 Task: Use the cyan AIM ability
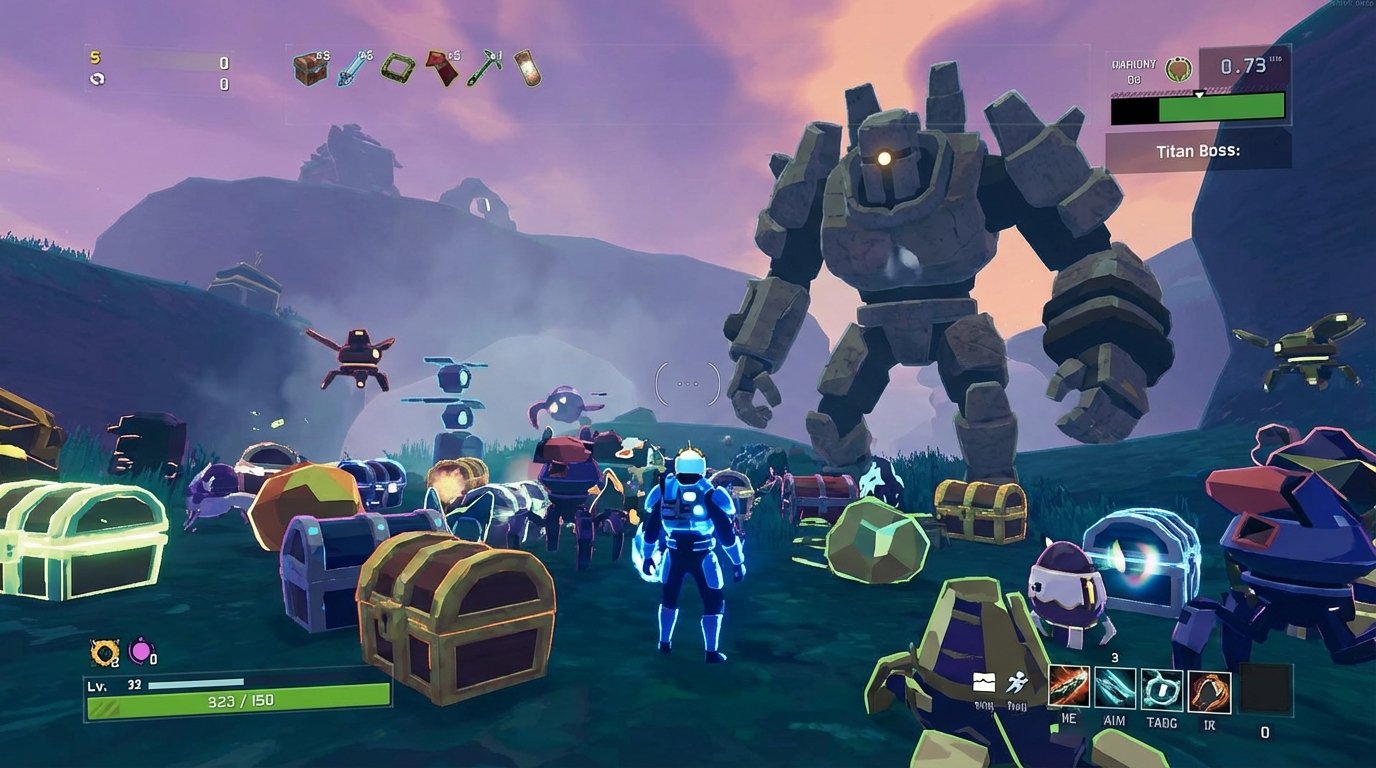(1115, 688)
